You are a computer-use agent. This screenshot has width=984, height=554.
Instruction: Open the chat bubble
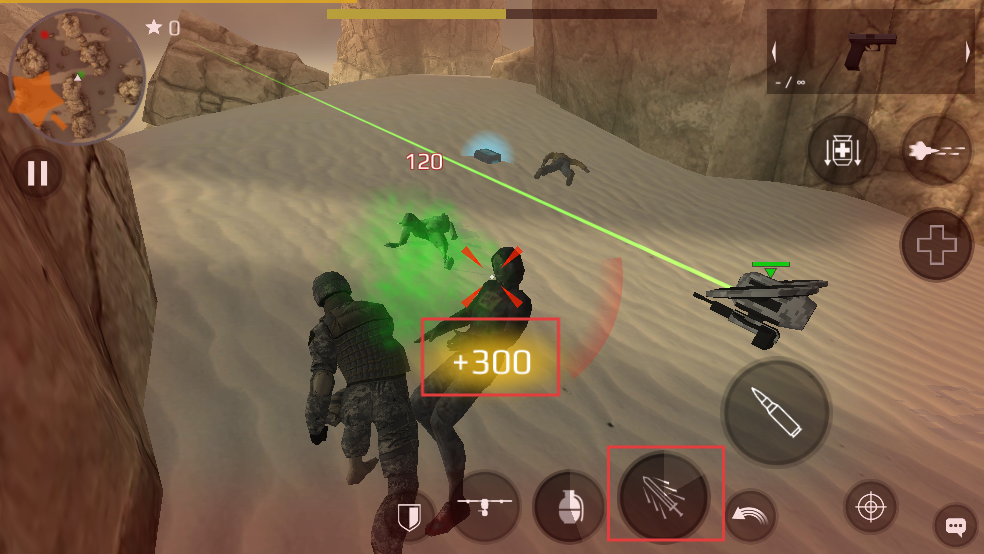(x=955, y=526)
